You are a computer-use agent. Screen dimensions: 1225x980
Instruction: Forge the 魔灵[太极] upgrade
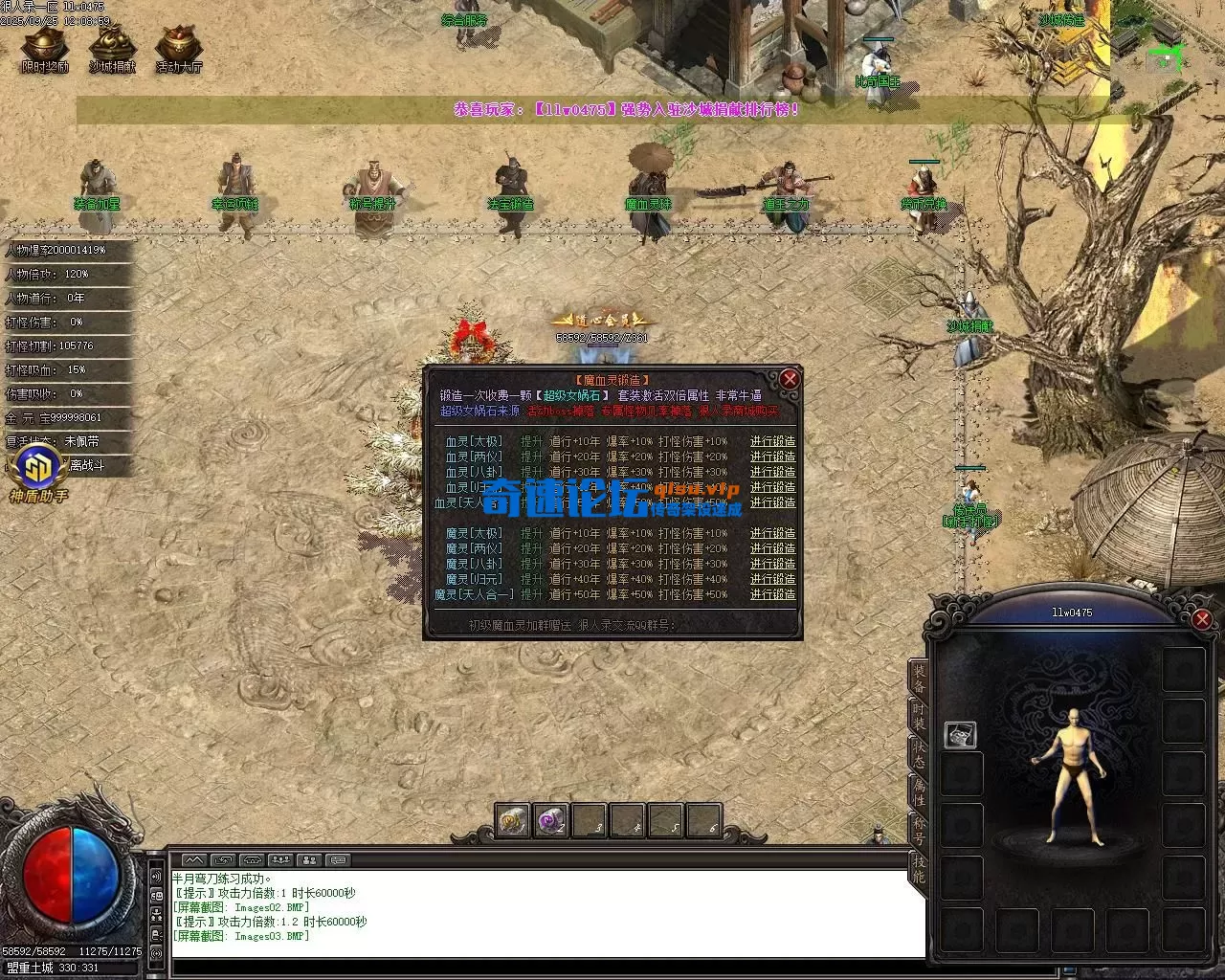pyautogui.click(x=772, y=533)
